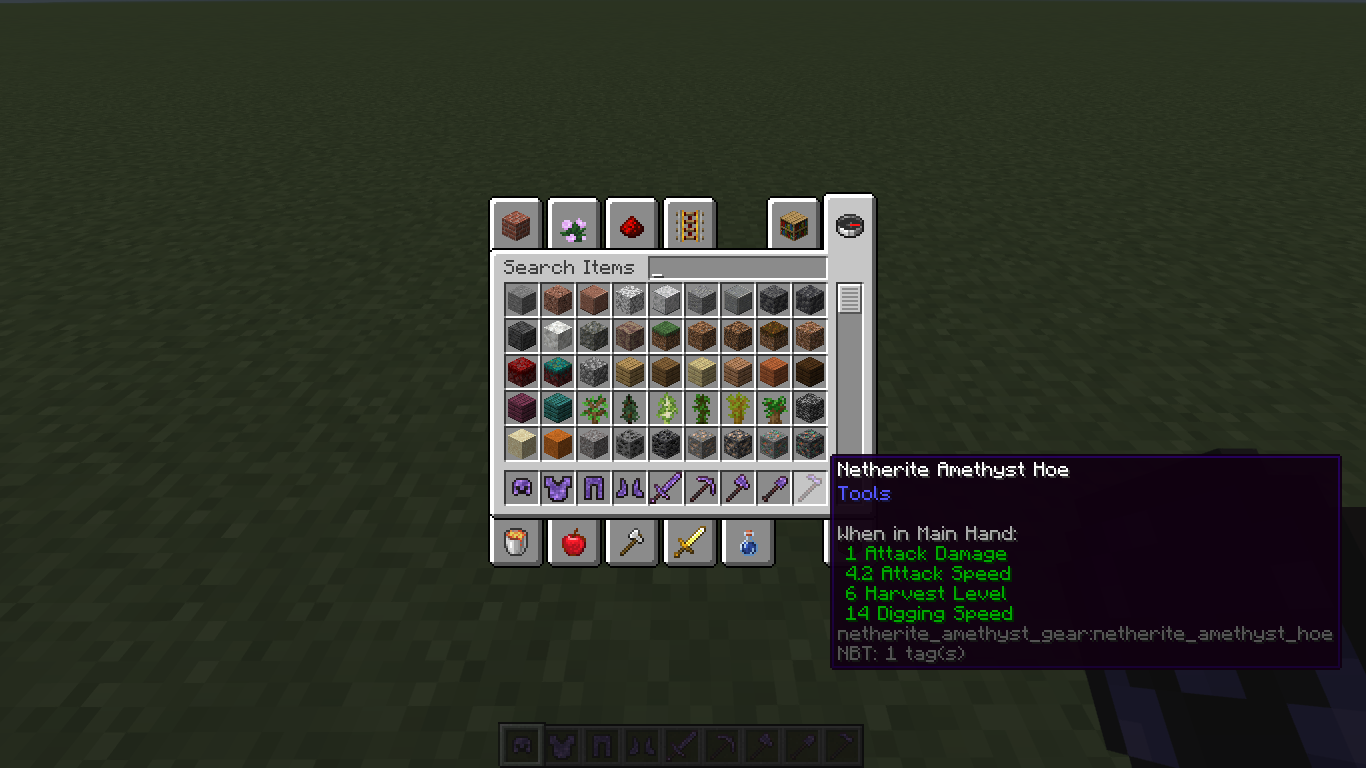Viewport: 1366px width, 768px height.
Task: Grab the netherite amethyst chestplate
Action: (x=557, y=487)
